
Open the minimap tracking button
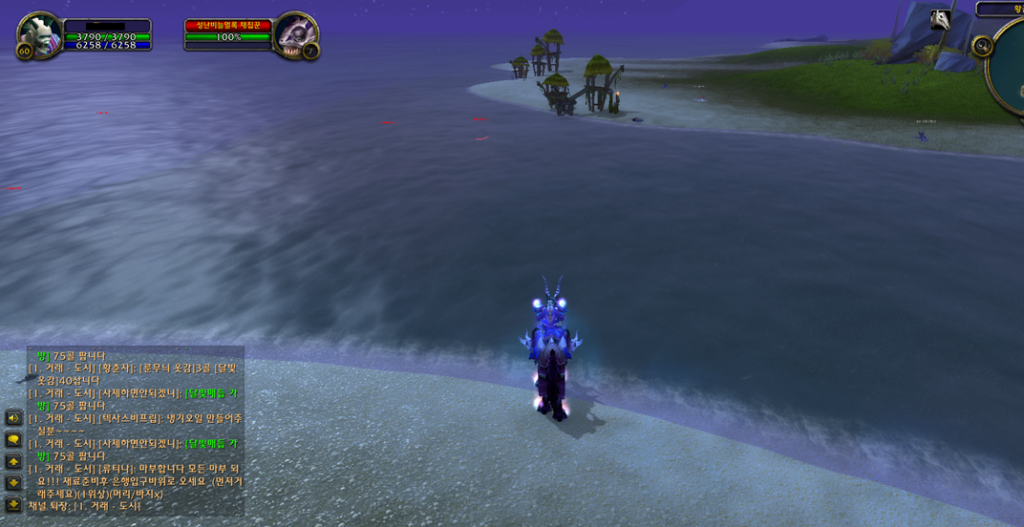(x=982, y=46)
